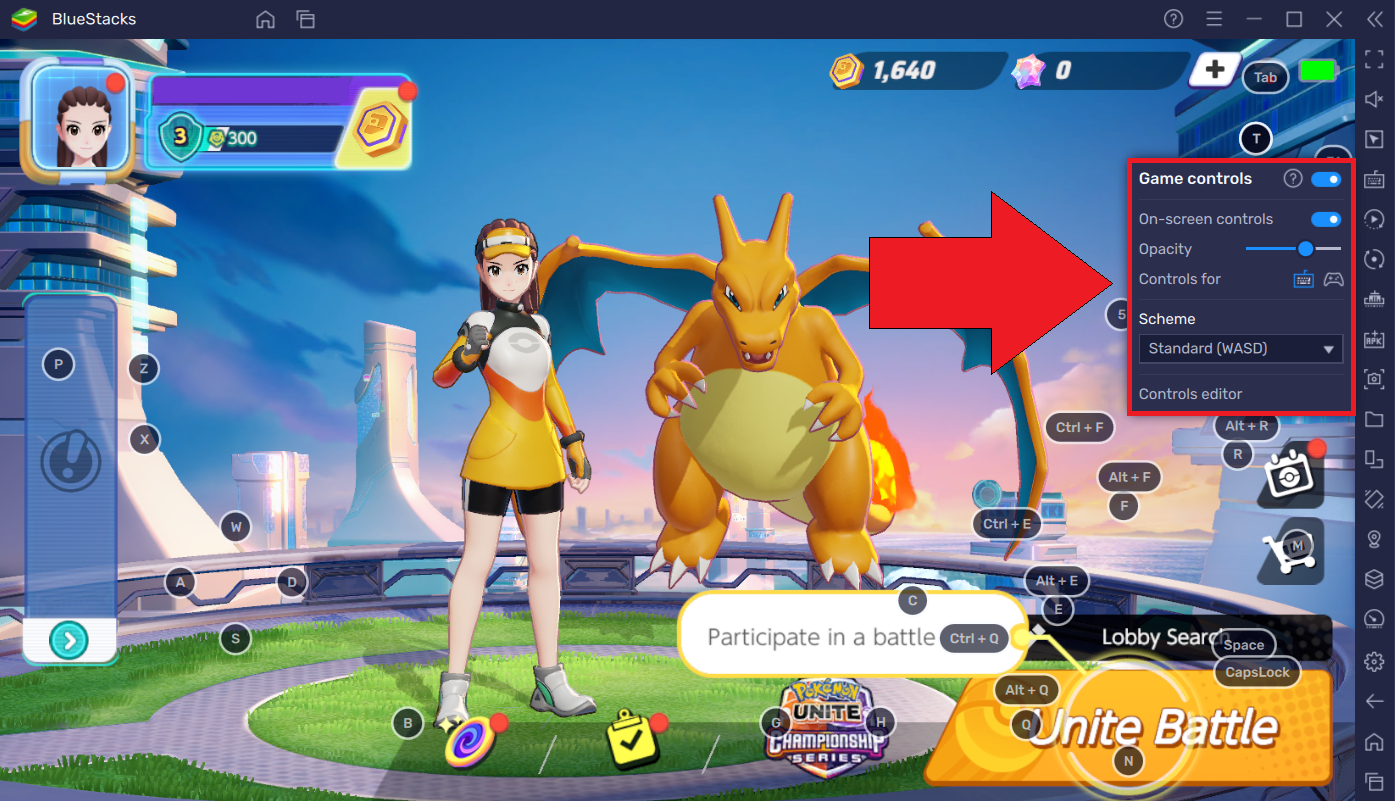Mute the emulator volume
1395x801 pixels.
point(1374,99)
